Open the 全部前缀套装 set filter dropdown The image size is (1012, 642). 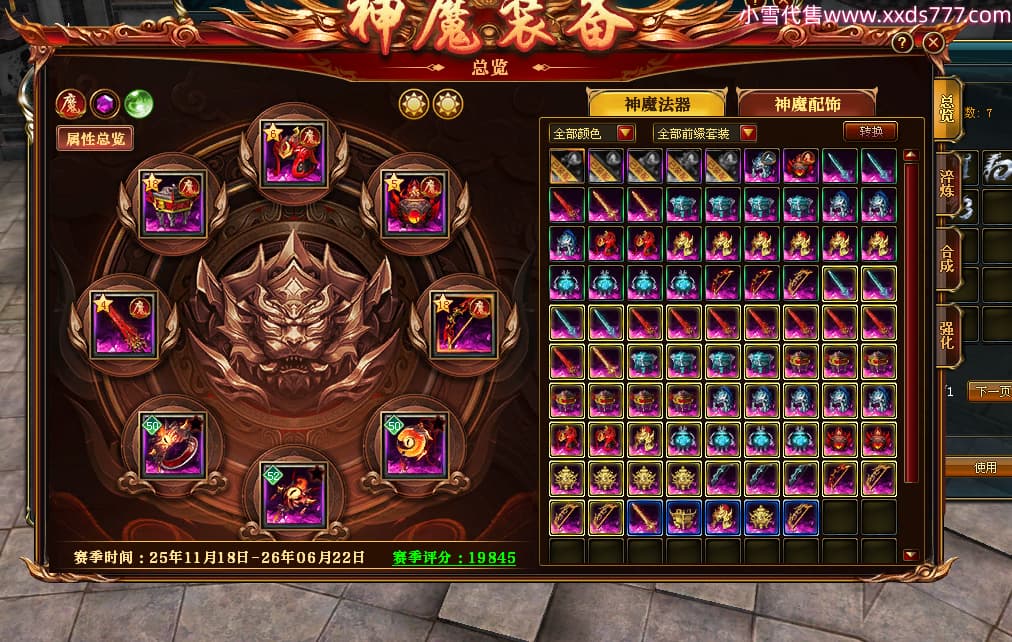(x=705, y=133)
